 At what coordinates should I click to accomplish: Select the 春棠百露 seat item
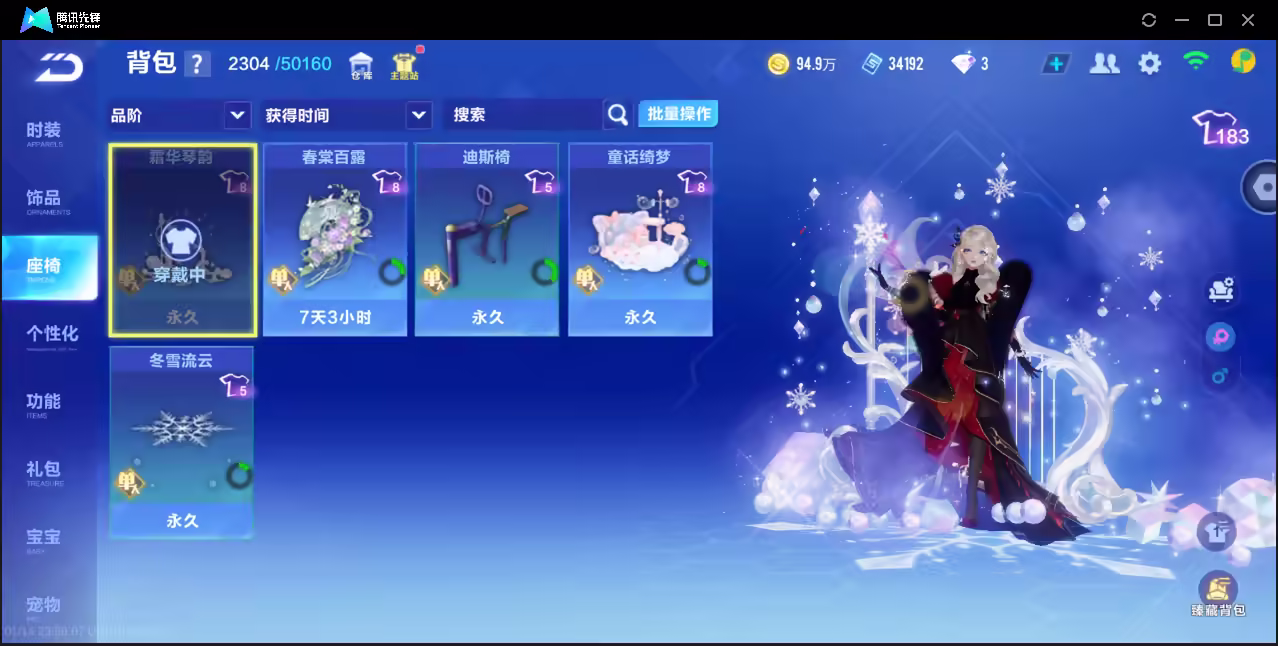tap(334, 239)
